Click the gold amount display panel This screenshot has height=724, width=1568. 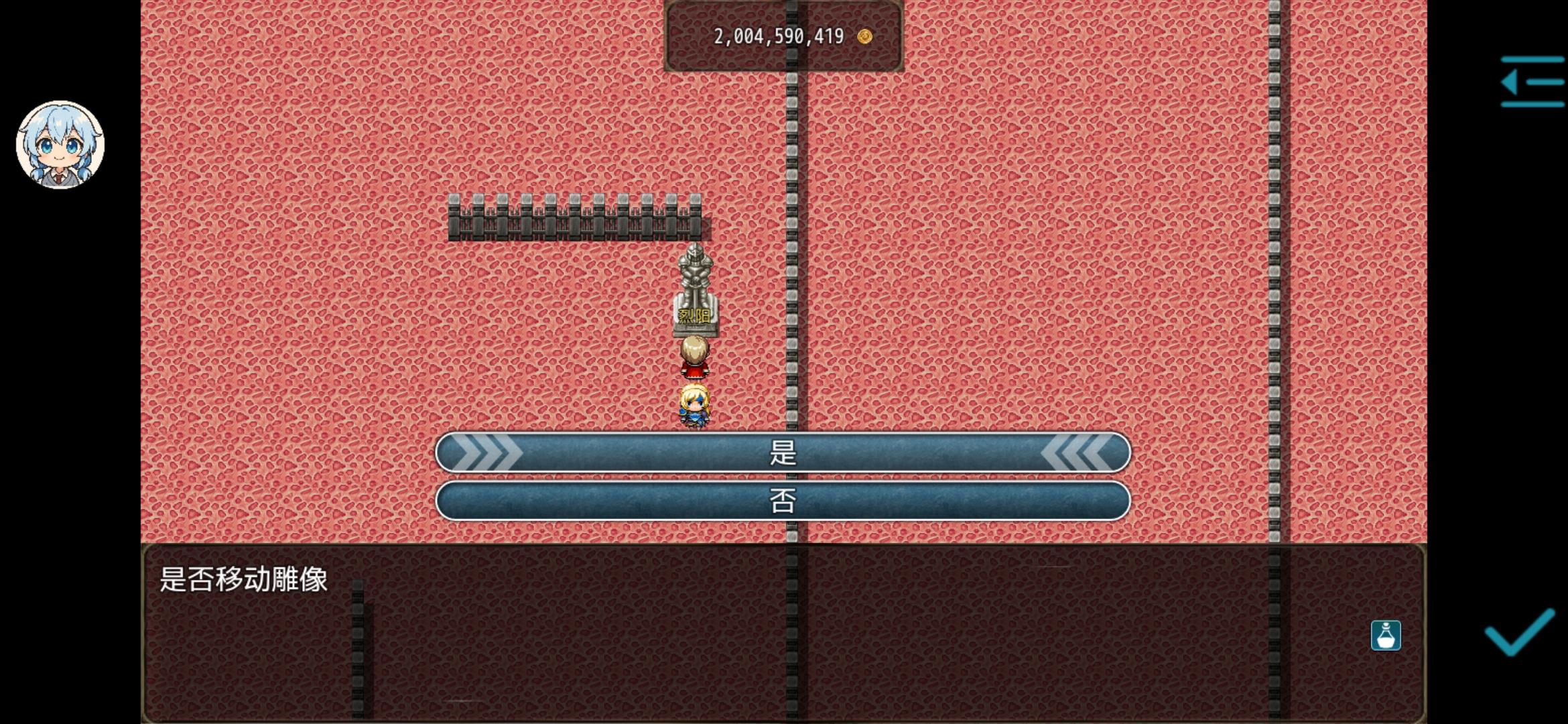(783, 37)
